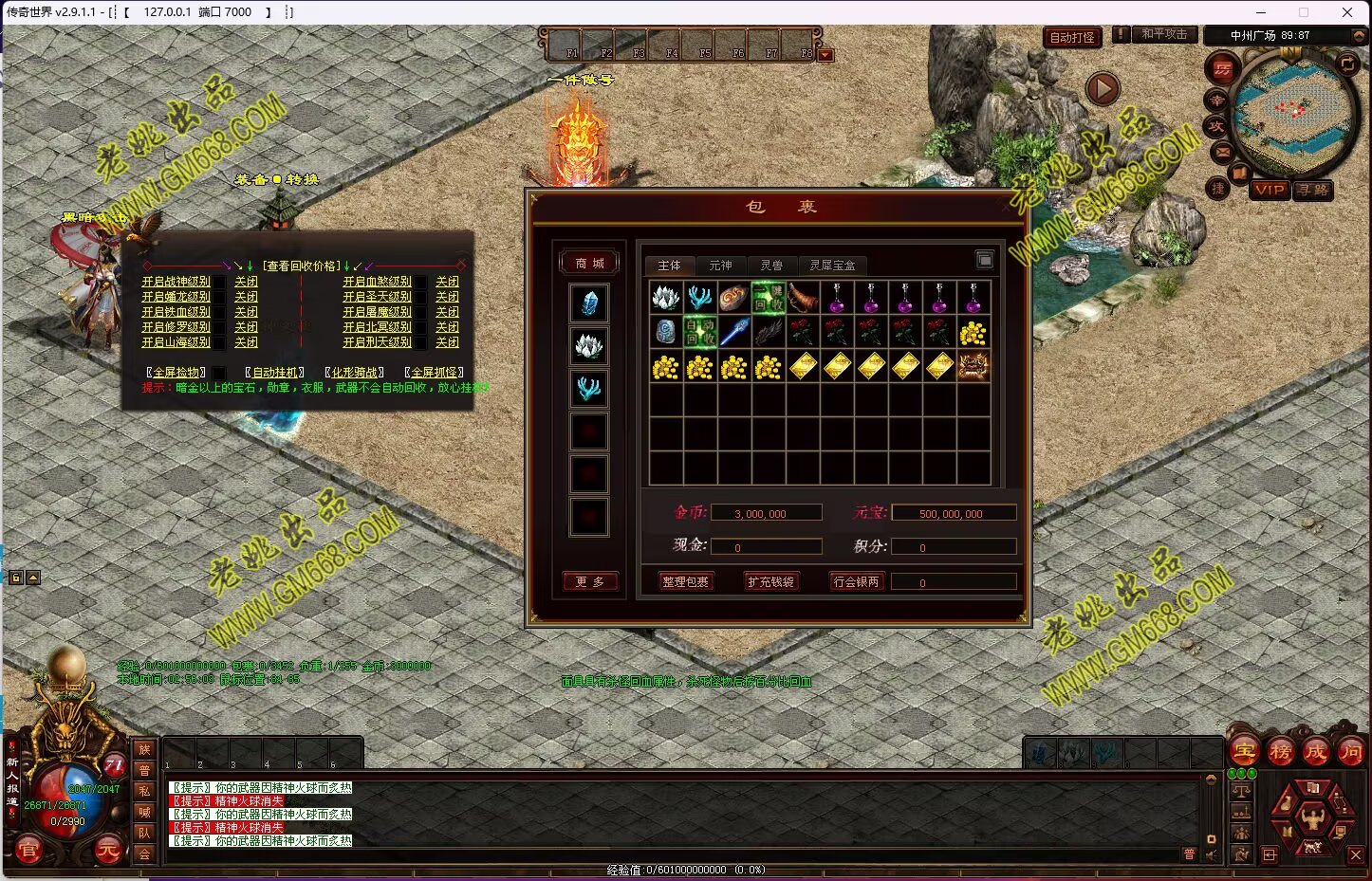The height and width of the screenshot is (881, 1372).
Task: Select the blue sword item in bag
Action: click(x=733, y=332)
